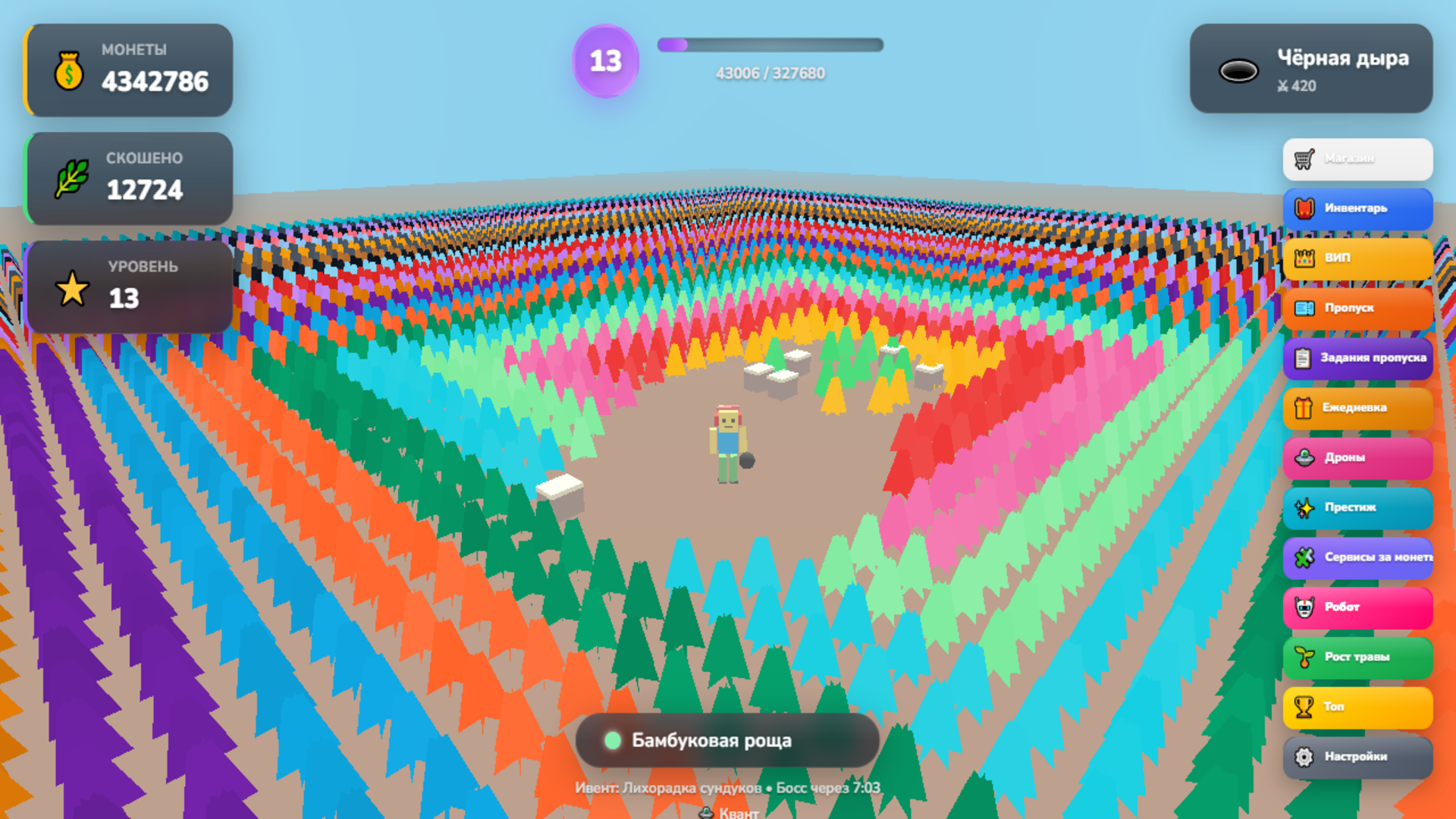The image size is (1456, 819).
Task: Open the Магазин shopping cart panel
Action: coord(1357,158)
